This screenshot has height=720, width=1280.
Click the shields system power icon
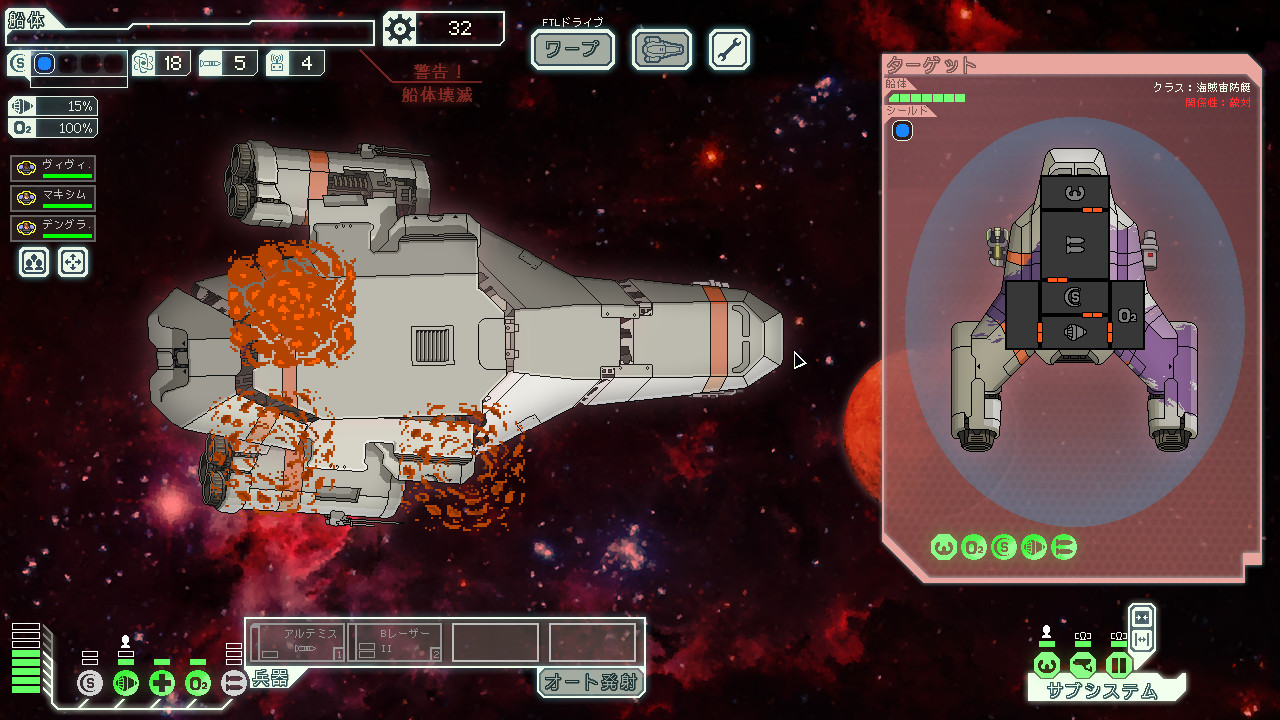[90, 684]
